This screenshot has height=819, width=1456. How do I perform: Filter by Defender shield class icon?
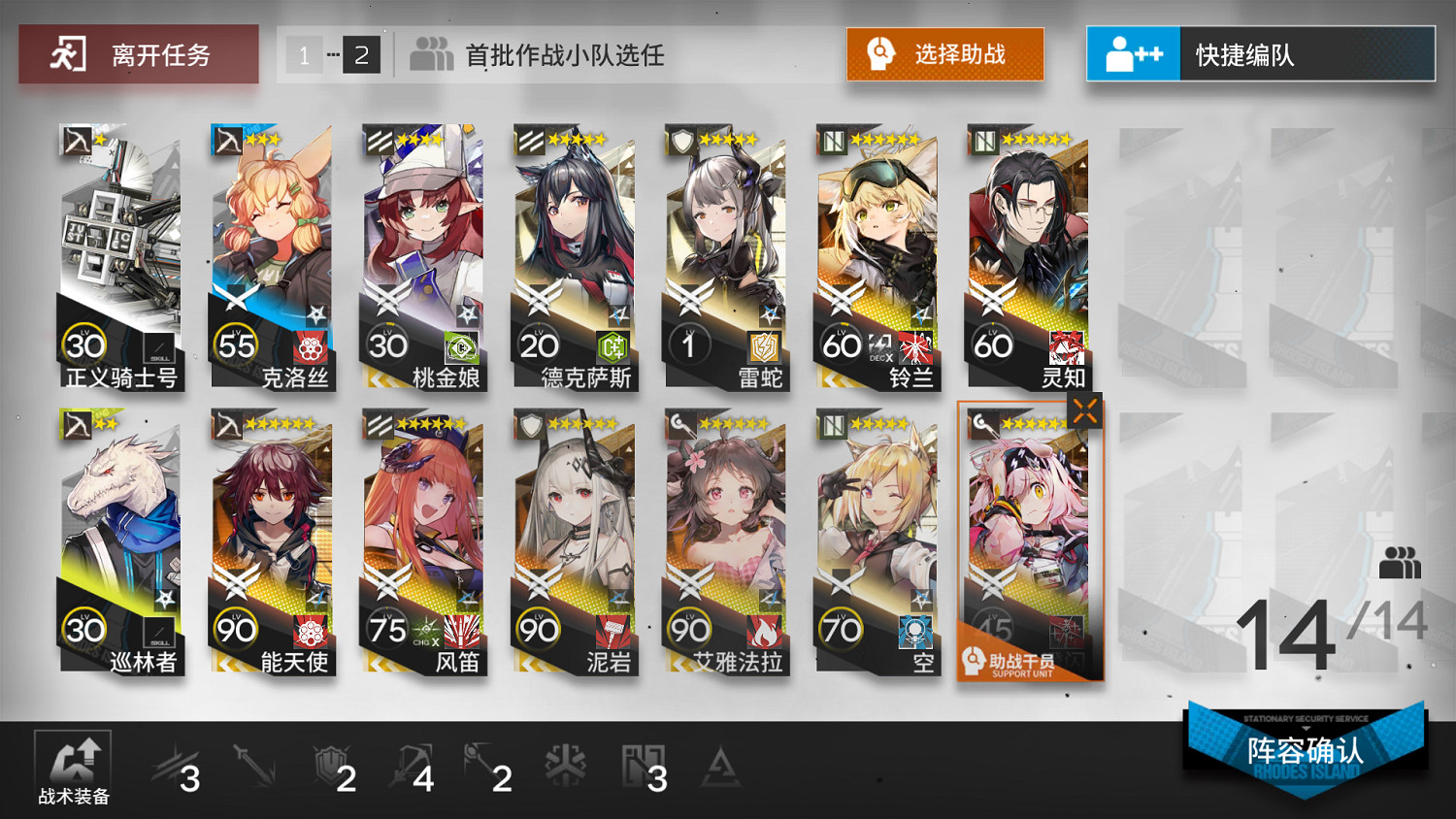tap(330, 764)
